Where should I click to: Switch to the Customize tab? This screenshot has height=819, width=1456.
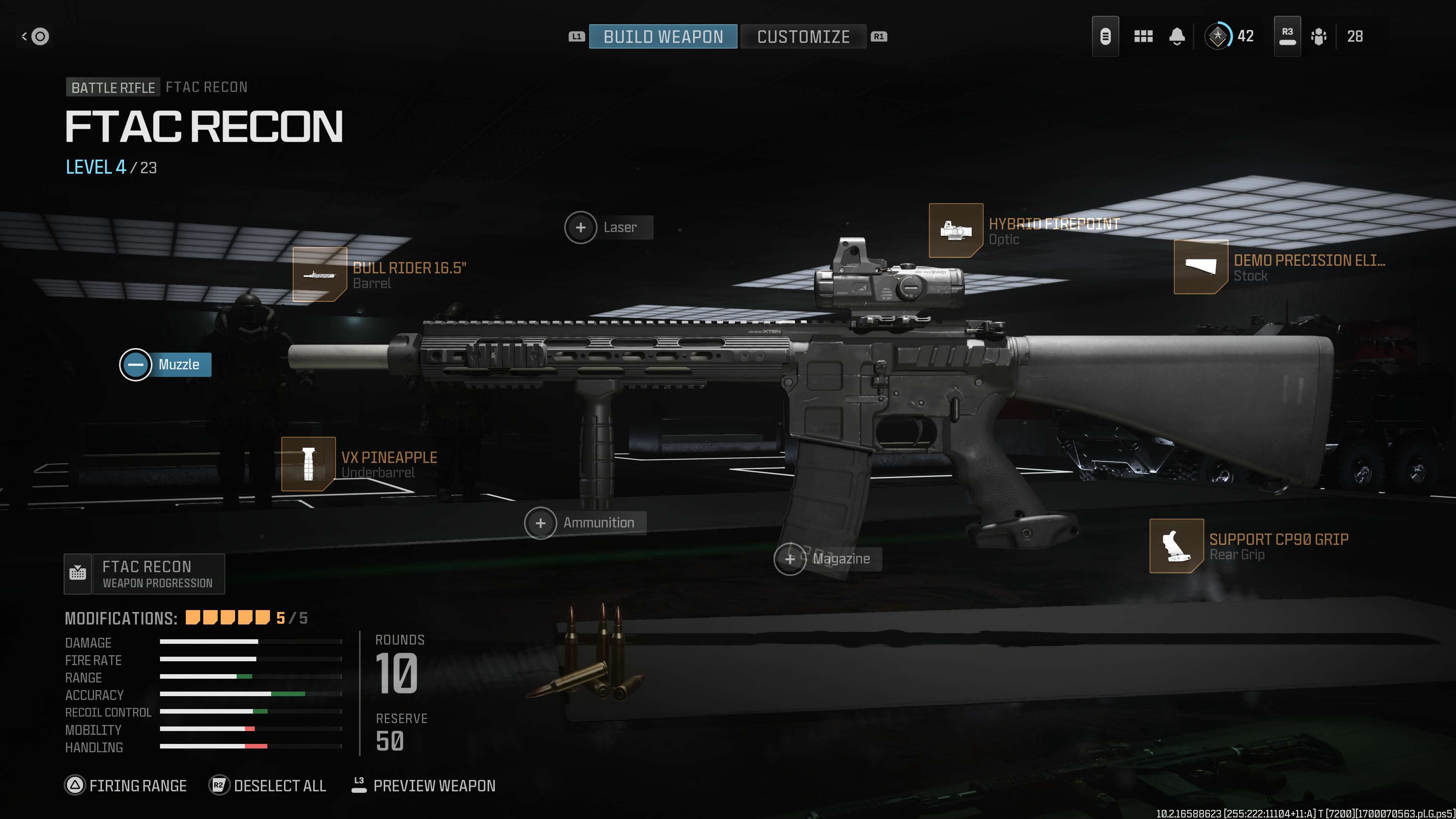point(803,37)
